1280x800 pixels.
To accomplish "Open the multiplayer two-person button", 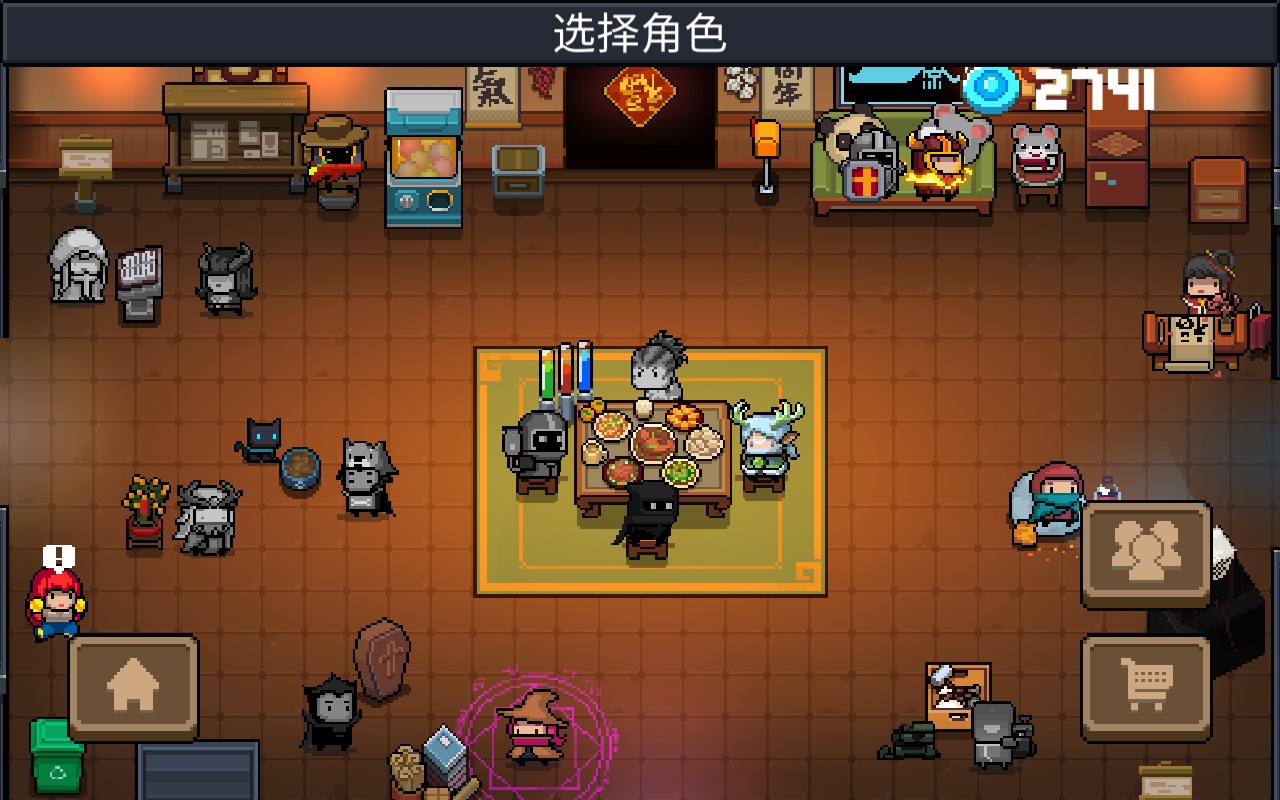I will [1146, 553].
